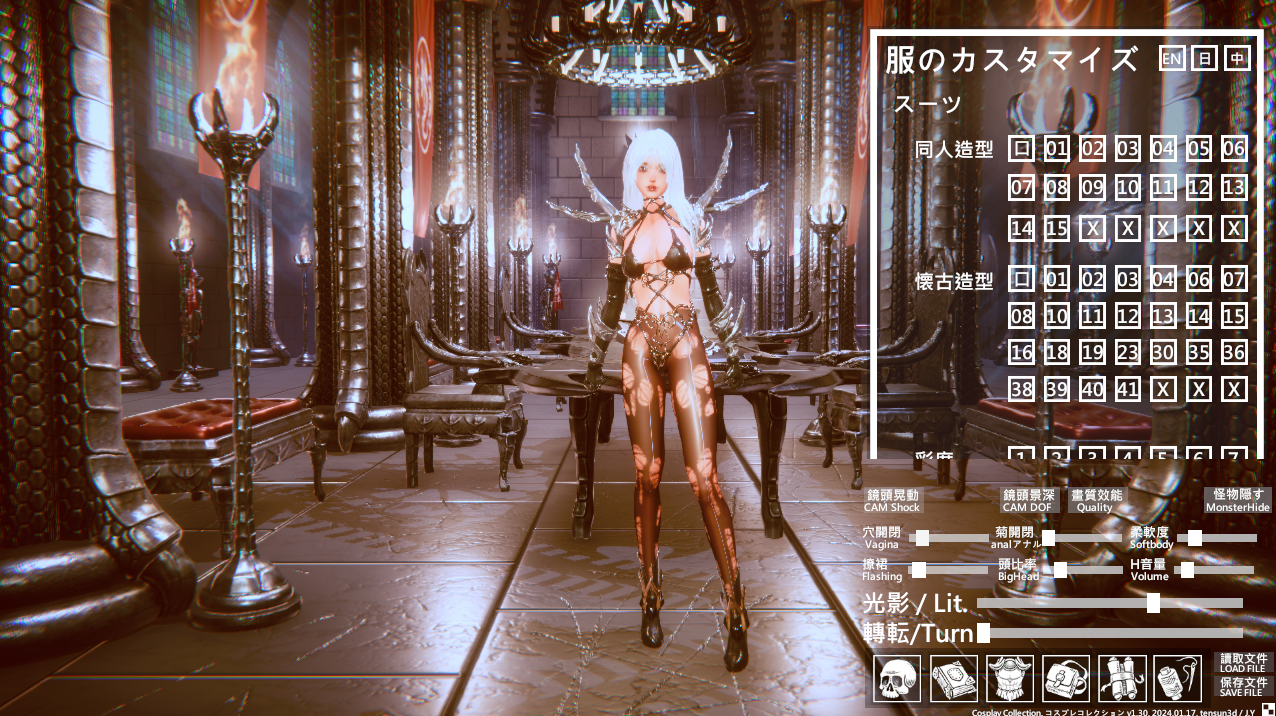1276x716 pixels.
Task: Toggle the CAM Shock button
Action: (892, 501)
